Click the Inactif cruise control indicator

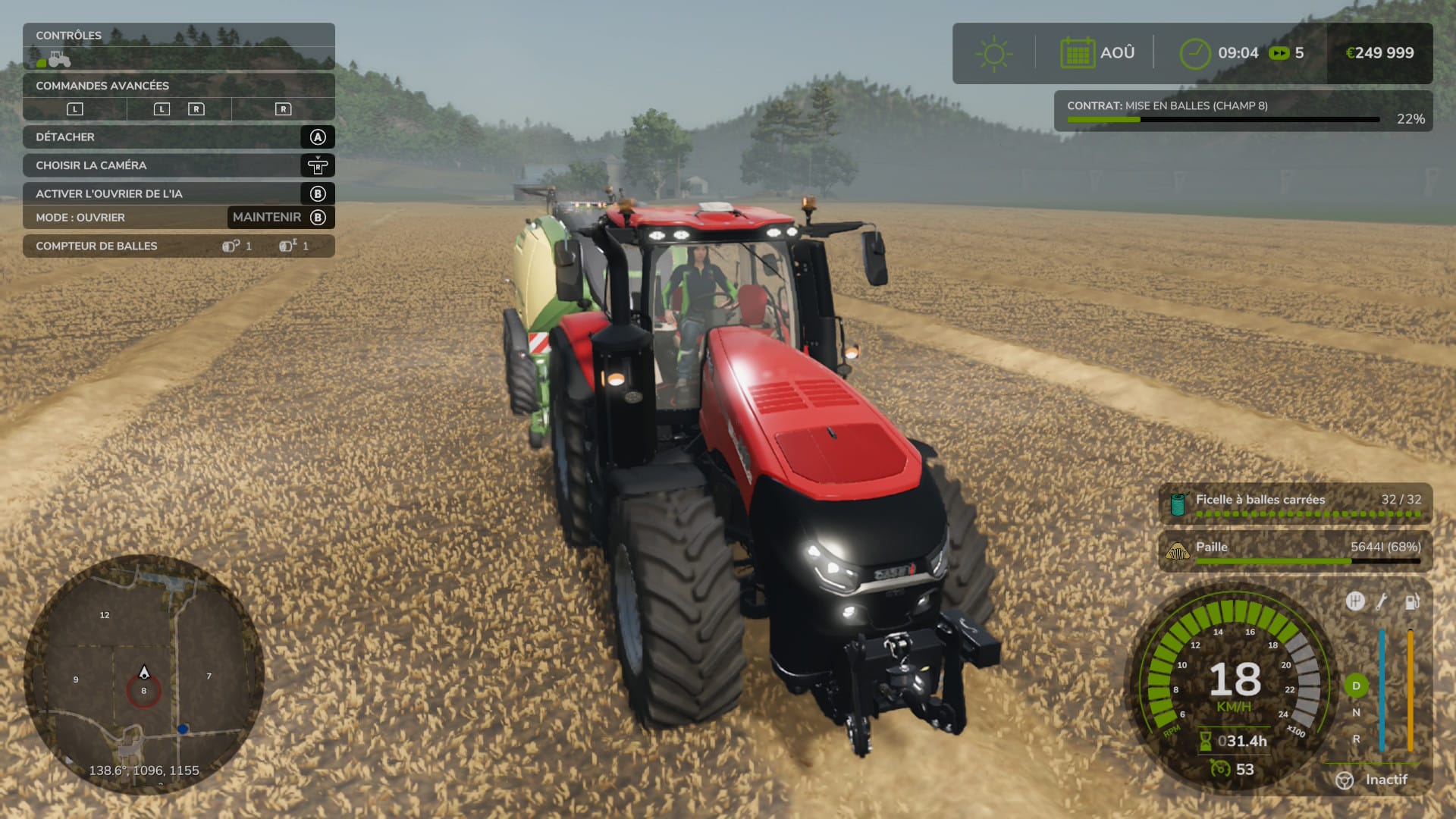[x=1373, y=780]
